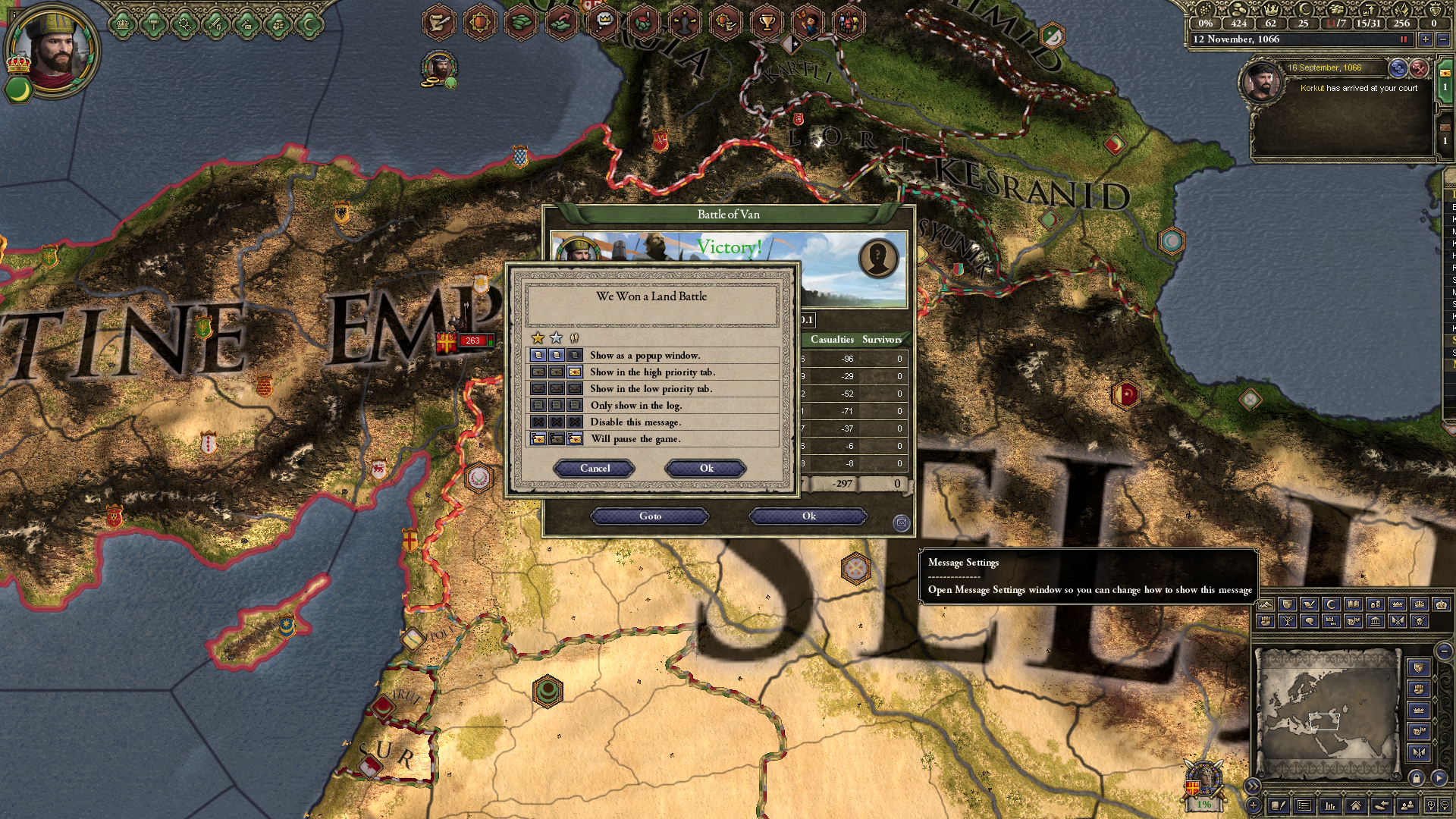Click the world minimap parchment
Screen dimensions: 1456x819
1327,713
